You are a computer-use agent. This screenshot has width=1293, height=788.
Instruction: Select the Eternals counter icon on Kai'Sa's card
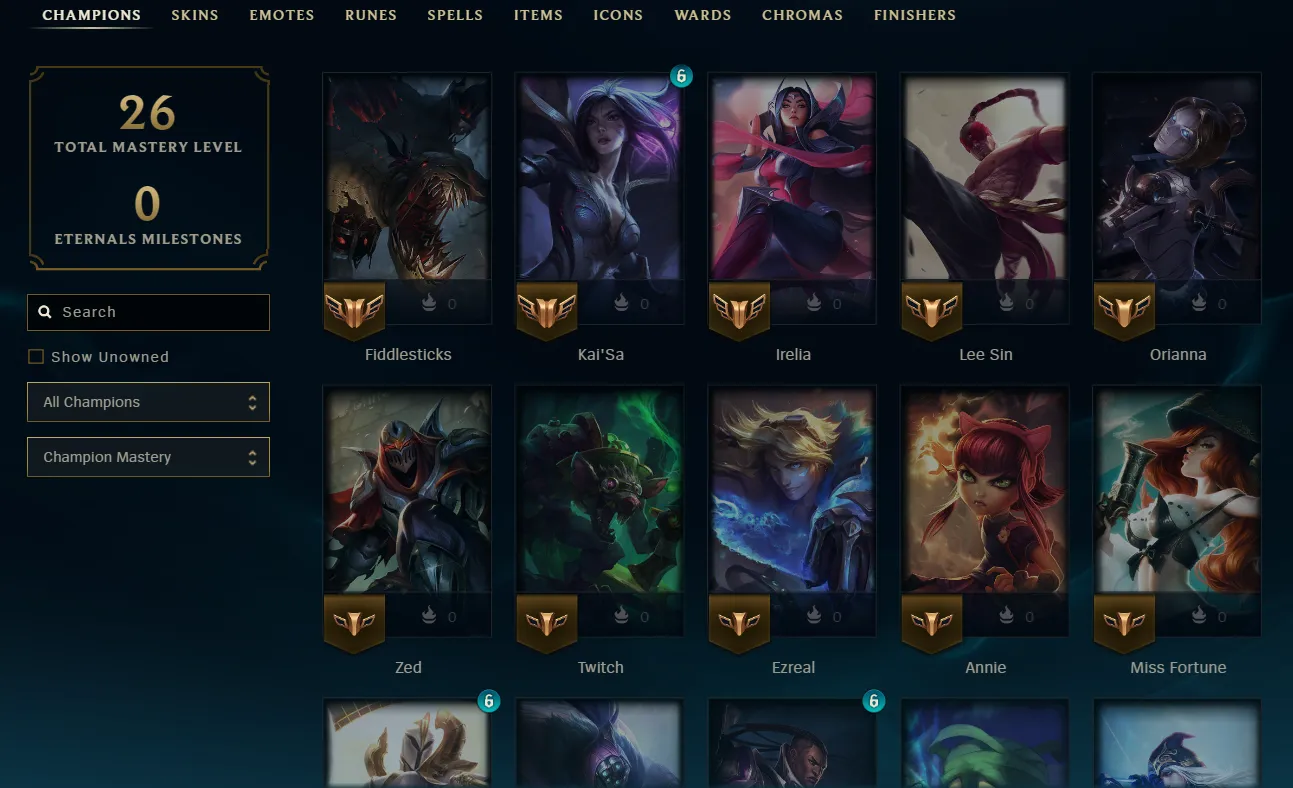click(x=621, y=303)
